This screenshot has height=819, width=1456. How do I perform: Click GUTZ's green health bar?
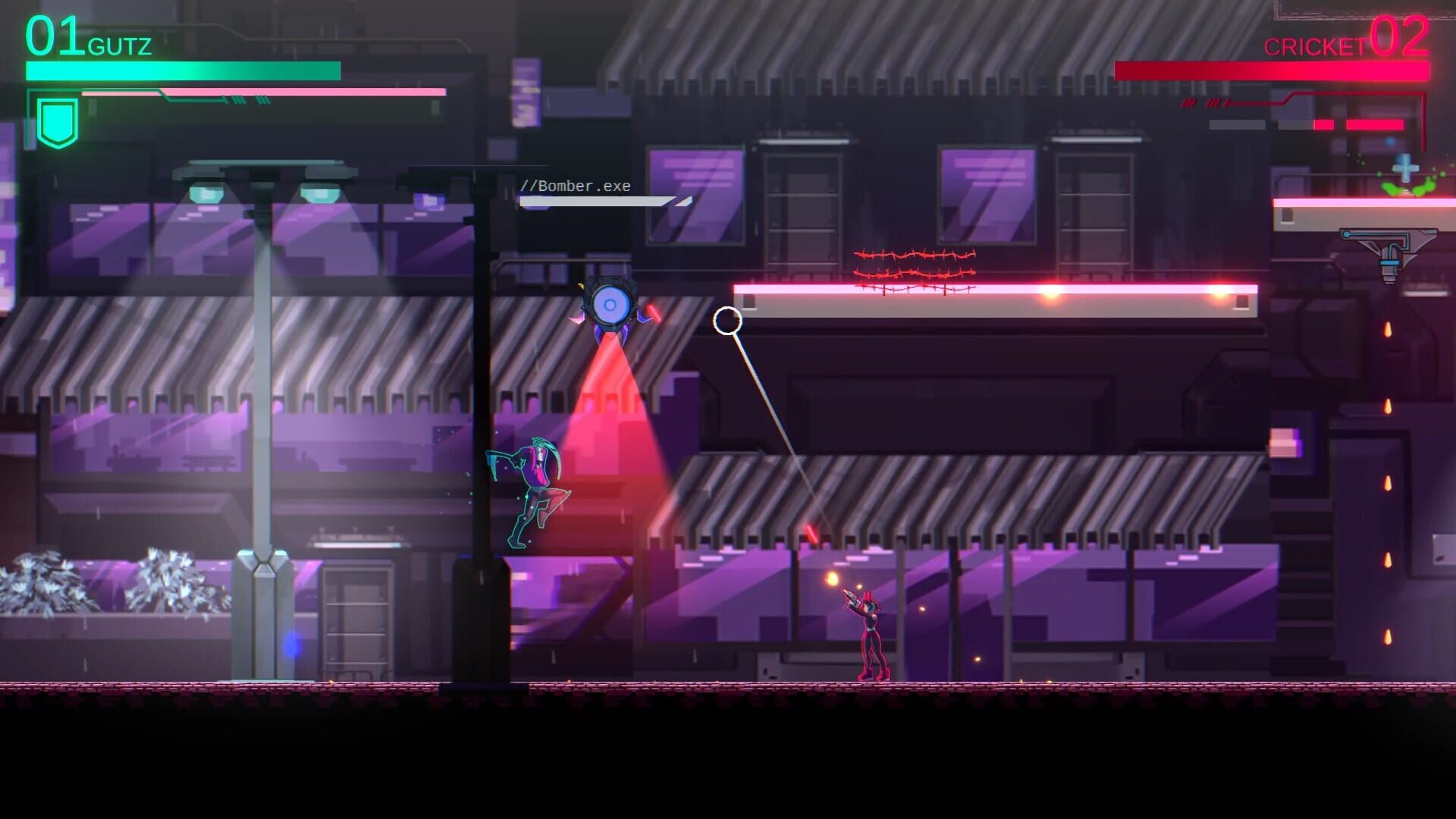point(182,71)
